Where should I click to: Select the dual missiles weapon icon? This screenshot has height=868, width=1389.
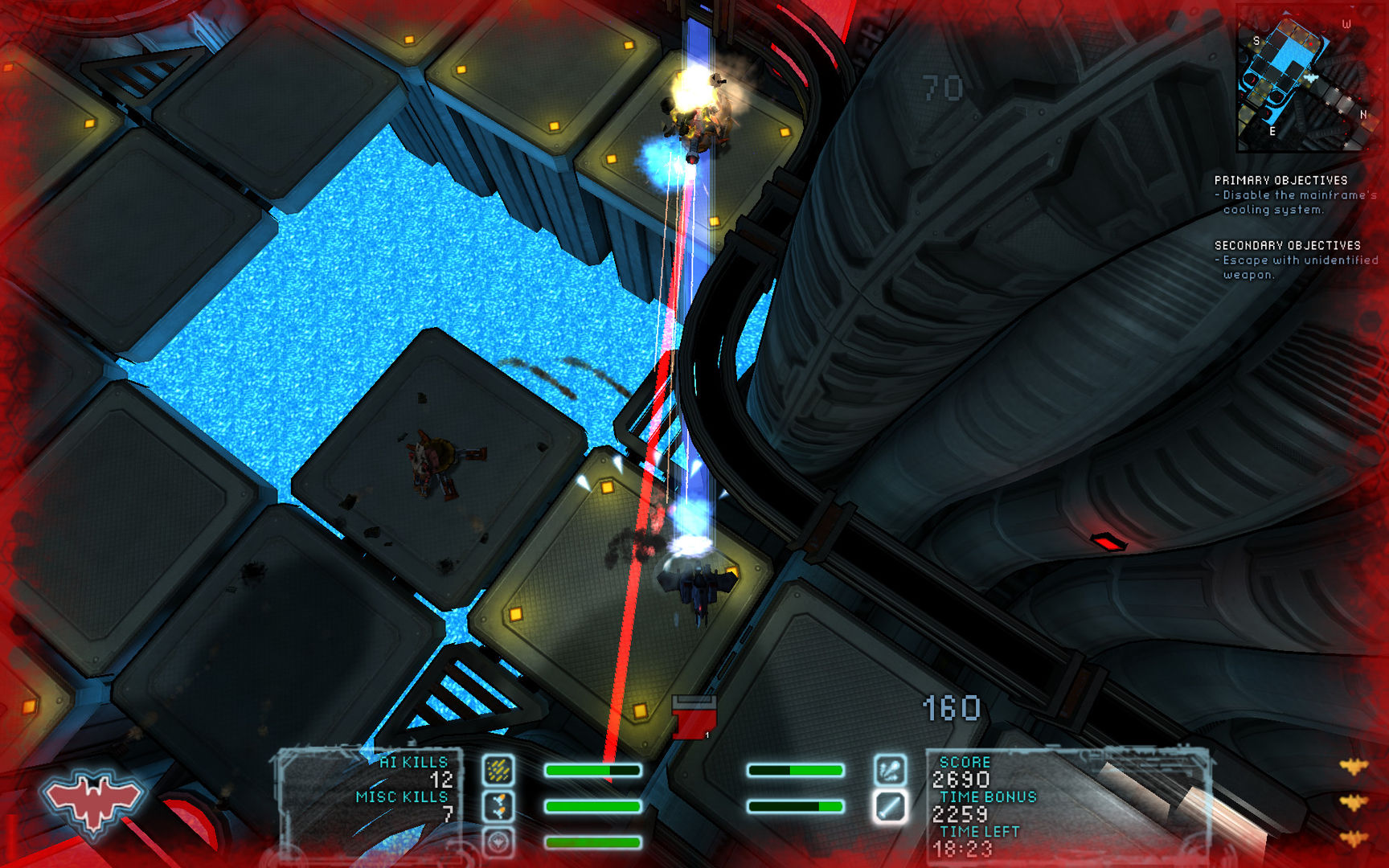[x=498, y=805]
